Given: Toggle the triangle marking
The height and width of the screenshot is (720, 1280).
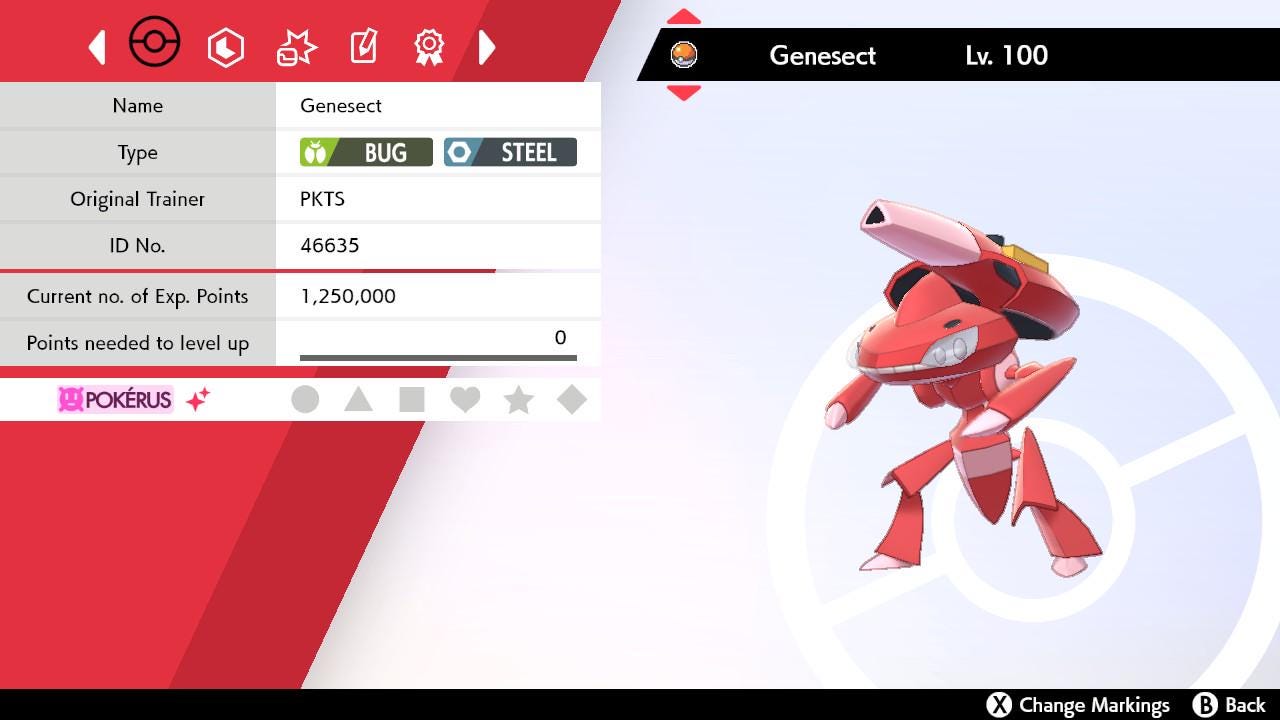Looking at the screenshot, I should [358, 400].
